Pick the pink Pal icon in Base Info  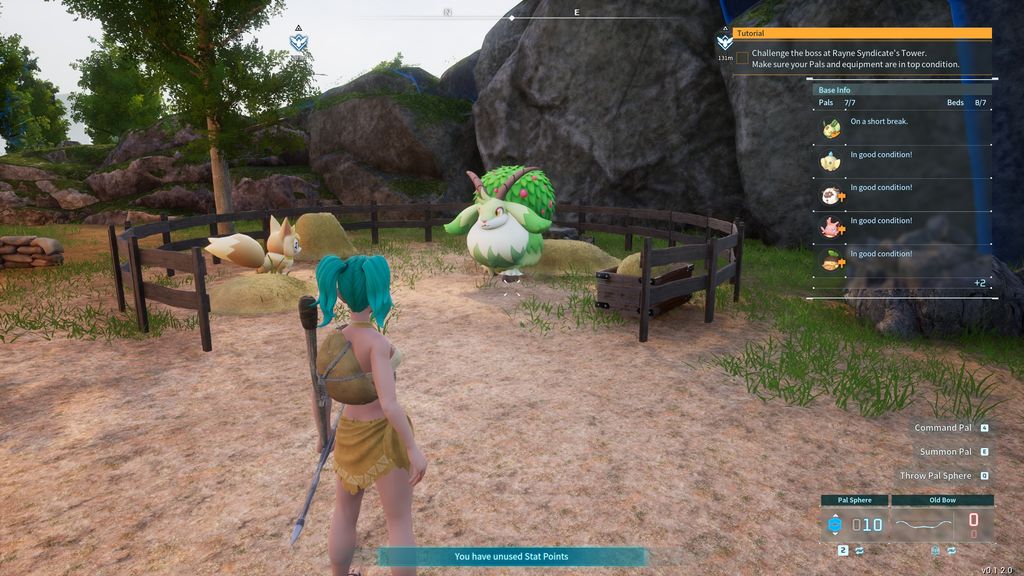(x=830, y=227)
